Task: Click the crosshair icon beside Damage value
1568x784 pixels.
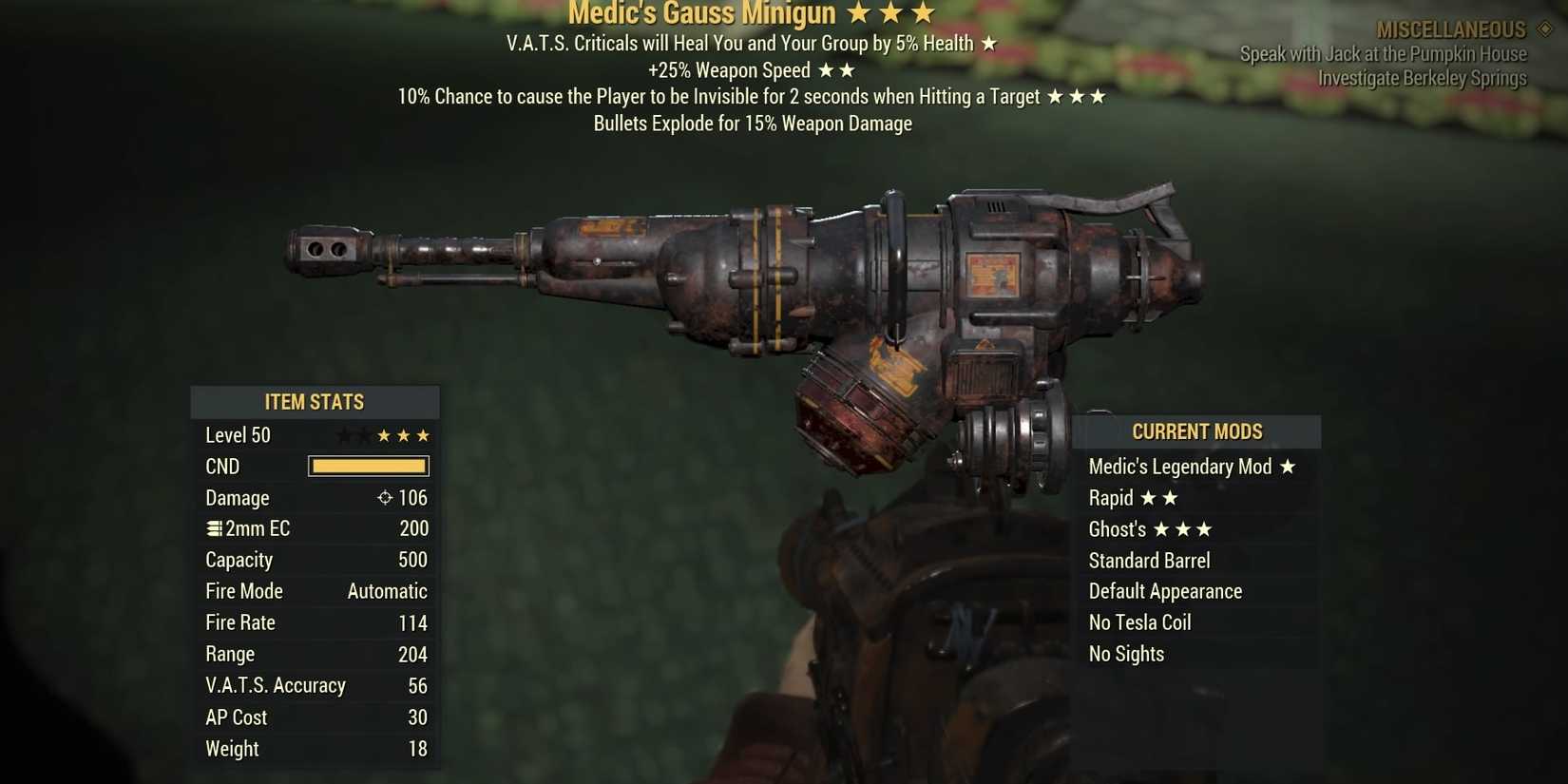Action: tap(384, 497)
